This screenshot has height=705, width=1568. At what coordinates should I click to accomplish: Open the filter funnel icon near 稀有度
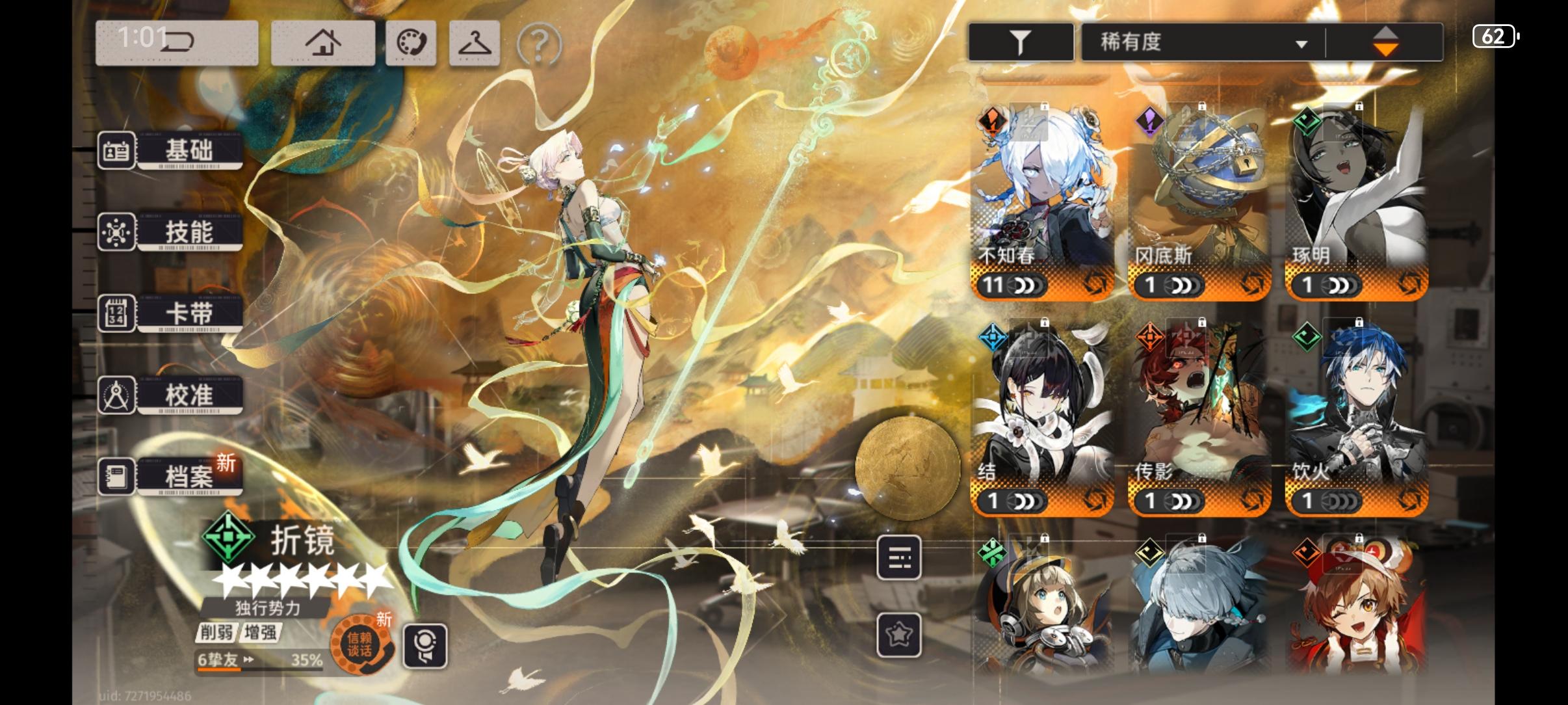1020,40
